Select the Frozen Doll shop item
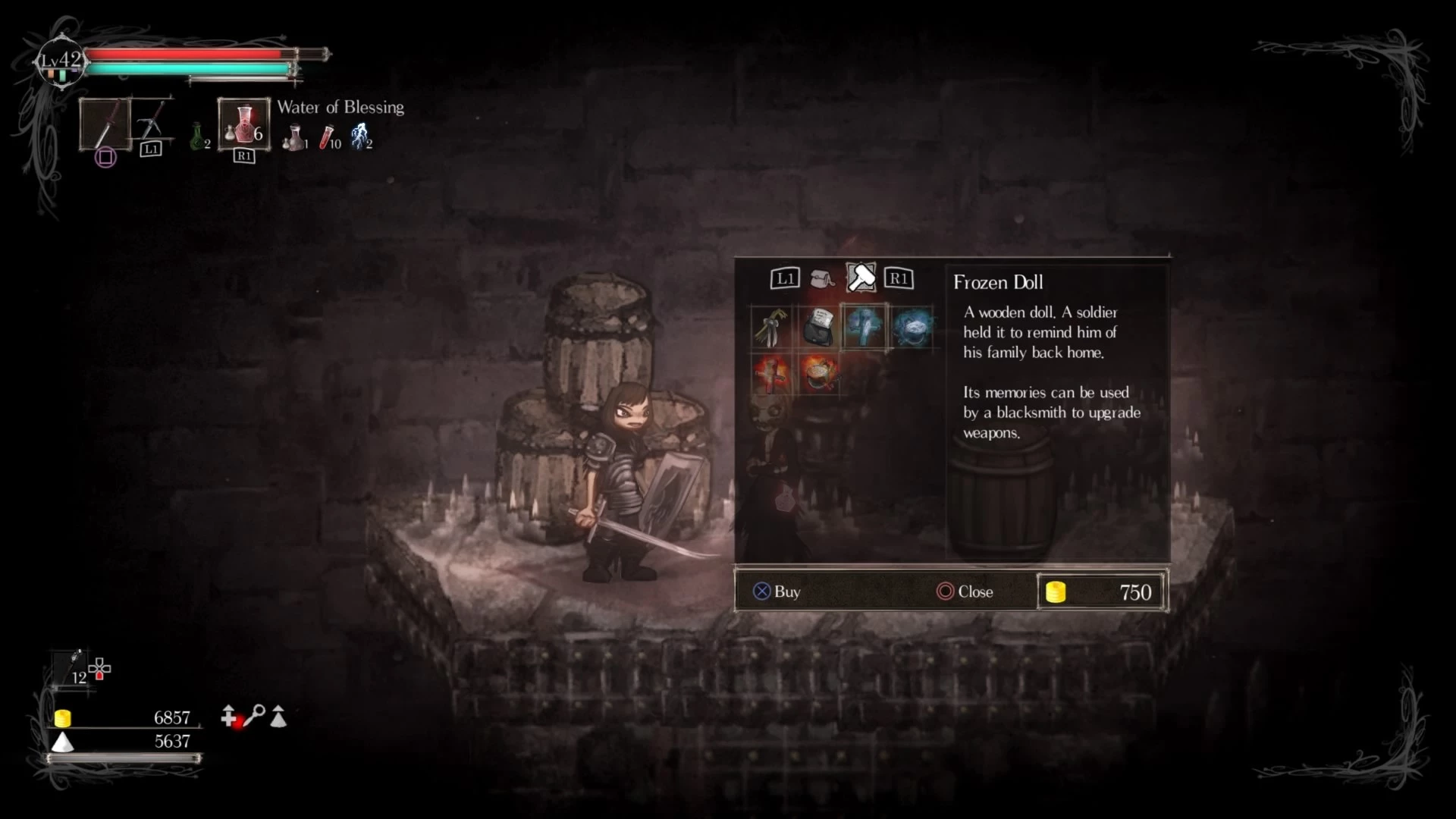 [863, 328]
